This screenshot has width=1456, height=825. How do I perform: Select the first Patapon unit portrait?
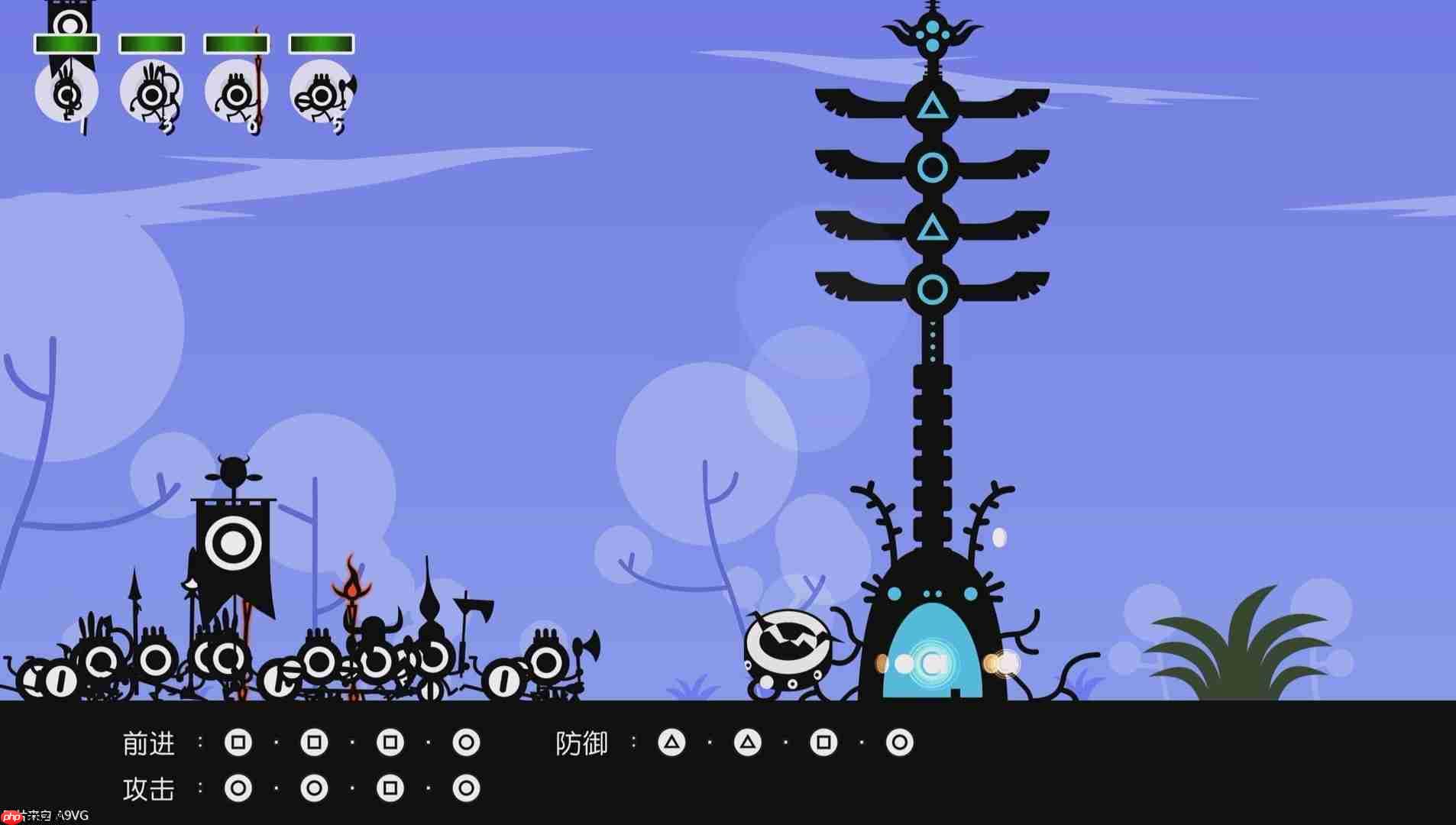pos(67,92)
